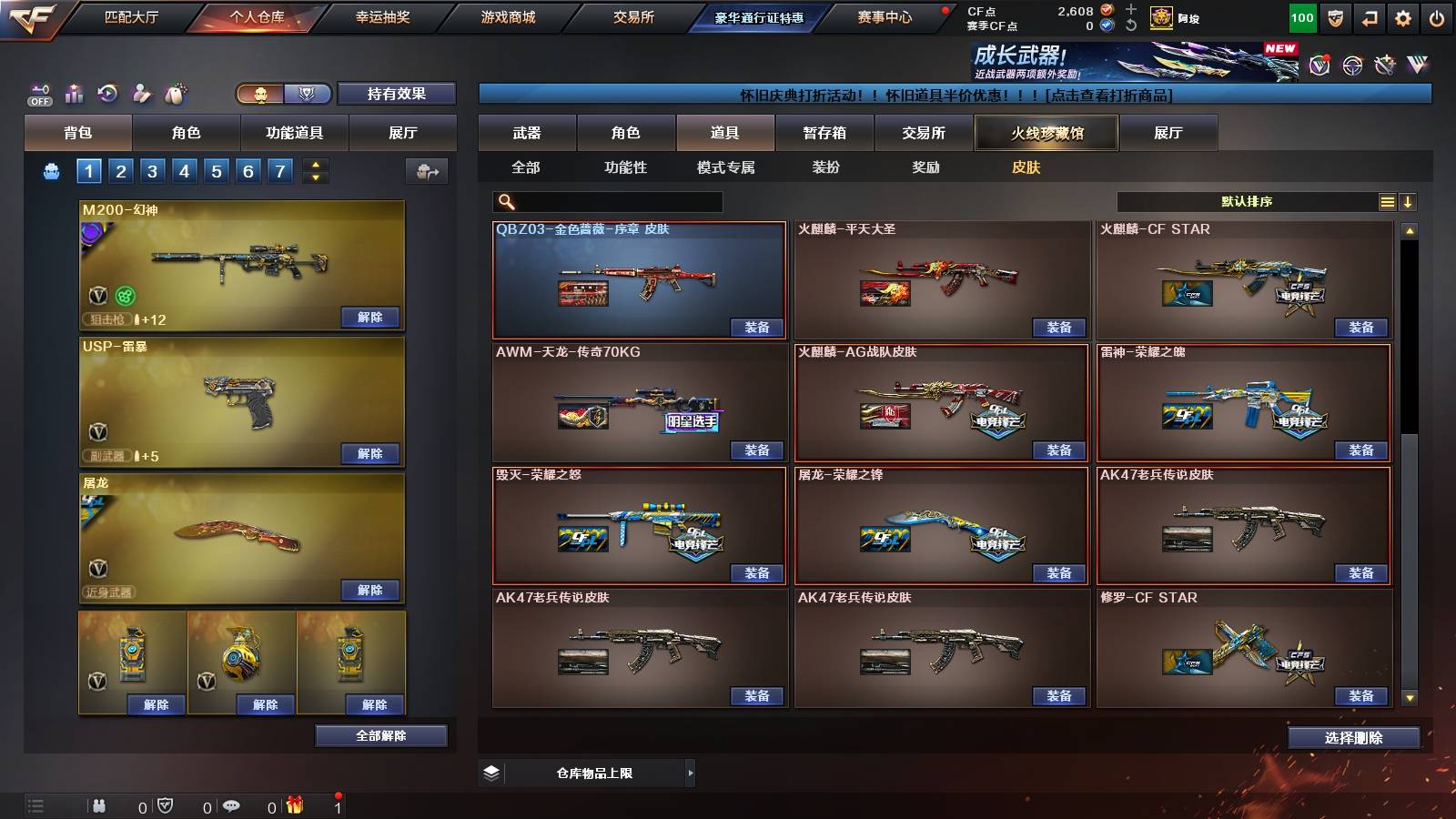Open the friends list icon in status bar

click(x=100, y=805)
